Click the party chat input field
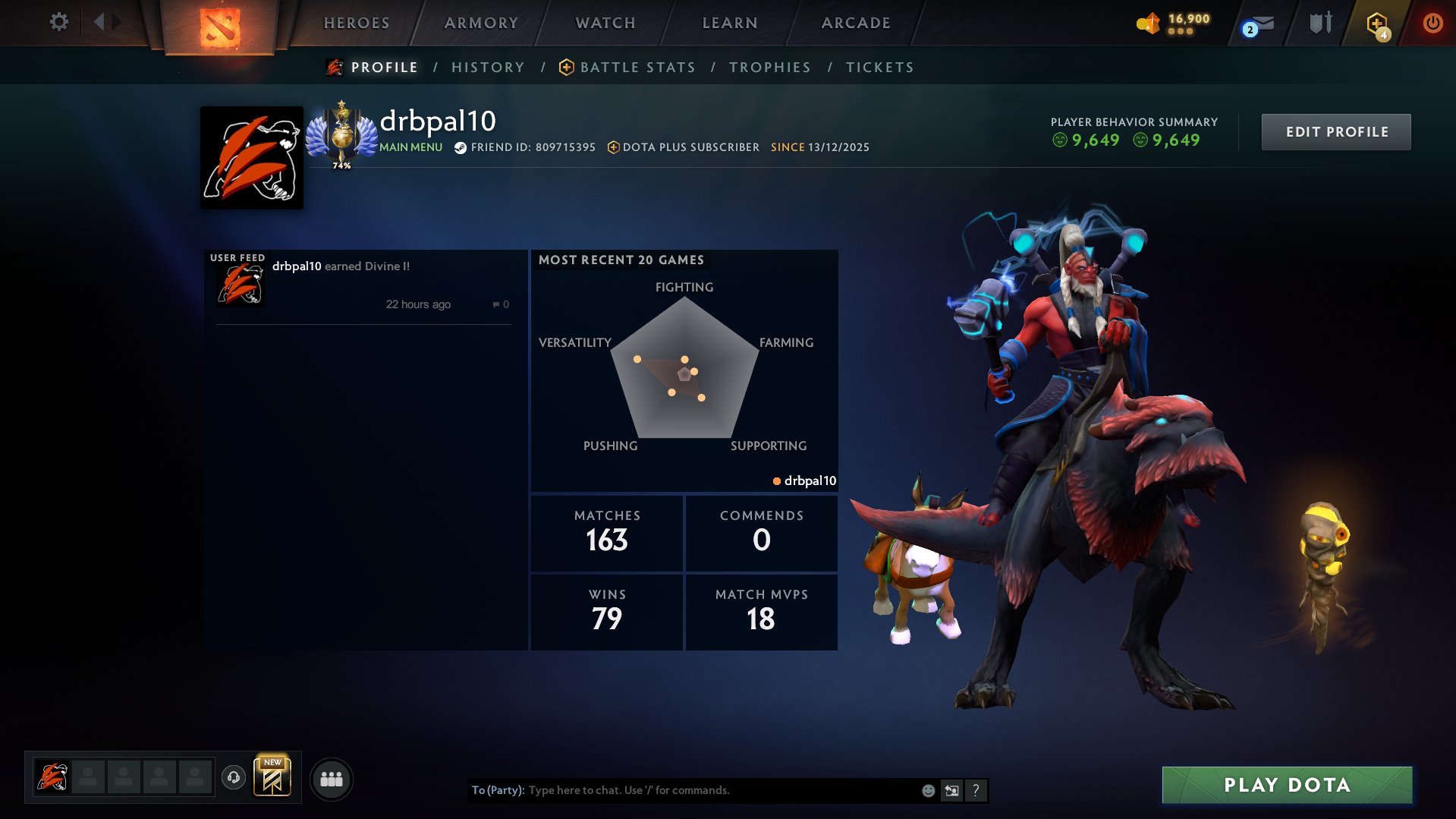Viewport: 1456px width, 819px height. 683,790
